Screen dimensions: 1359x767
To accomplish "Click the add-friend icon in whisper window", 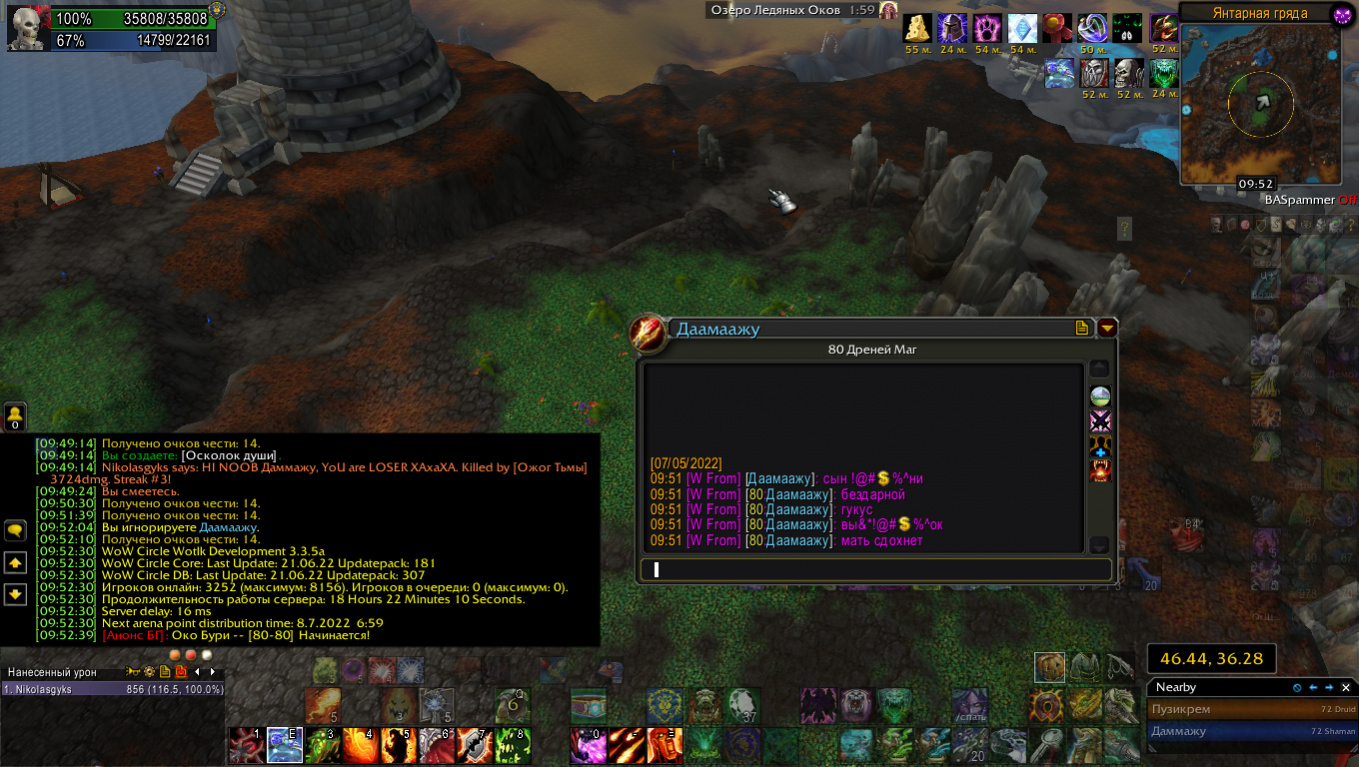I will point(1100,445).
